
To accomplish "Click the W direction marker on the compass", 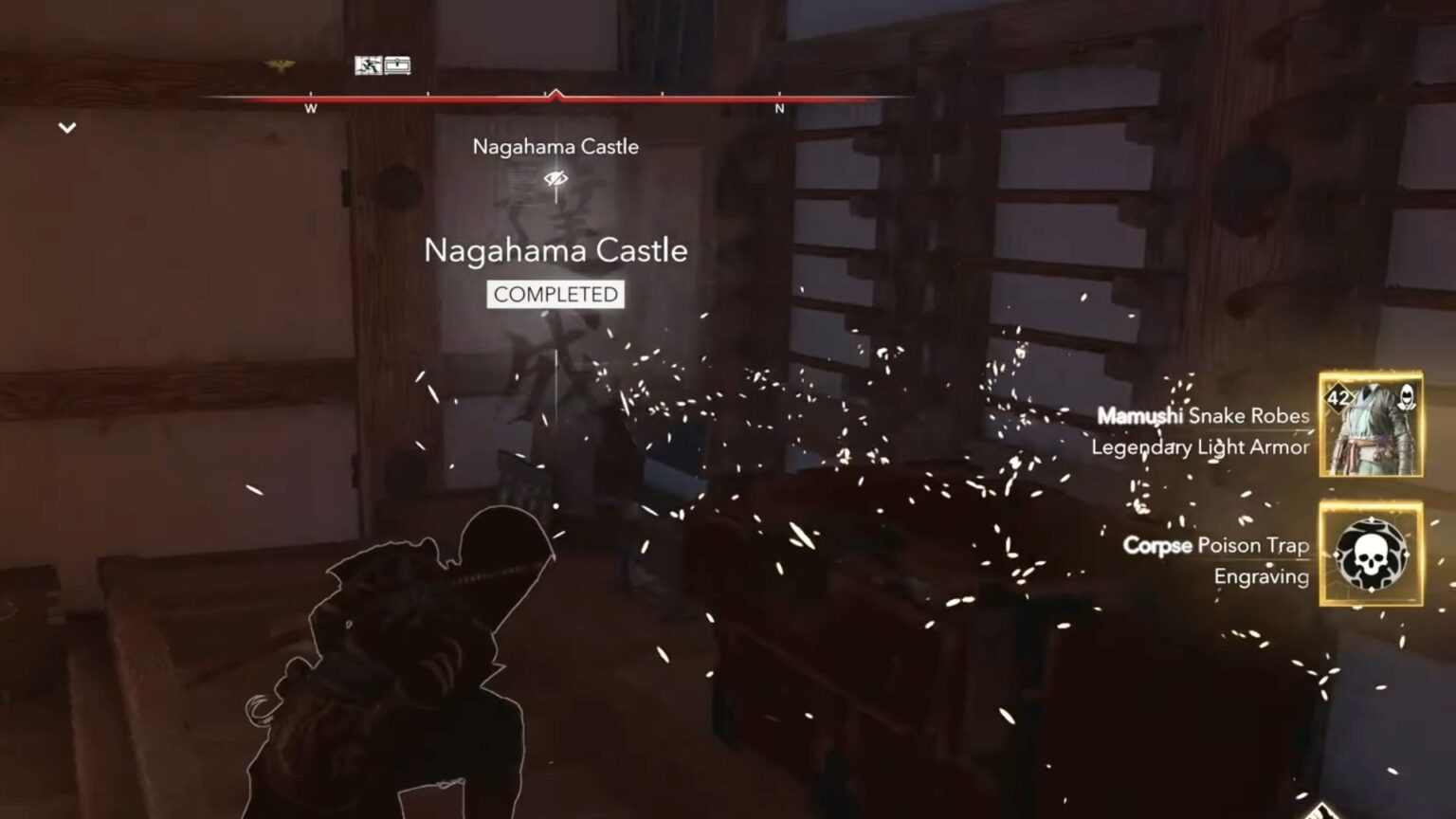I will [x=309, y=108].
